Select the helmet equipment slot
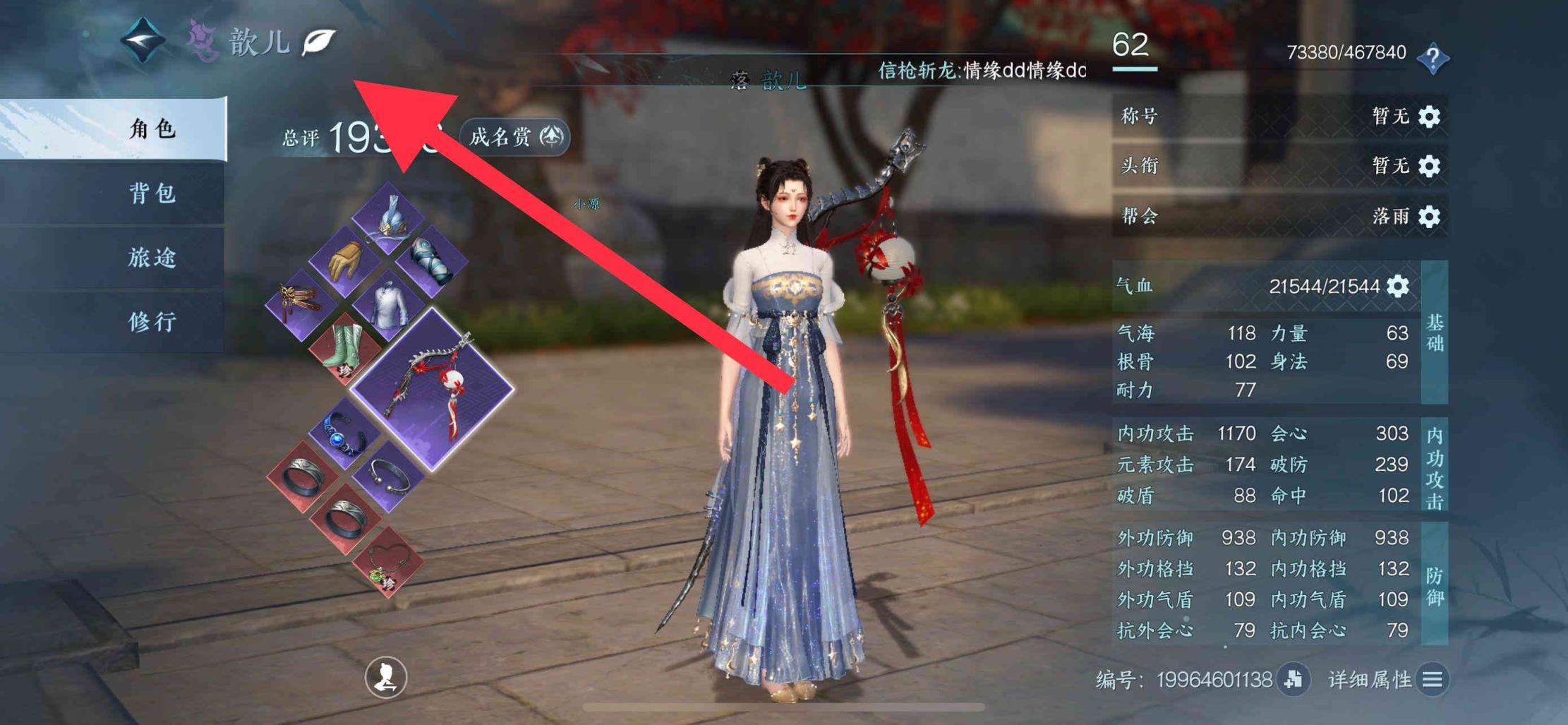Image resolution: width=1568 pixels, height=725 pixels. point(389,218)
